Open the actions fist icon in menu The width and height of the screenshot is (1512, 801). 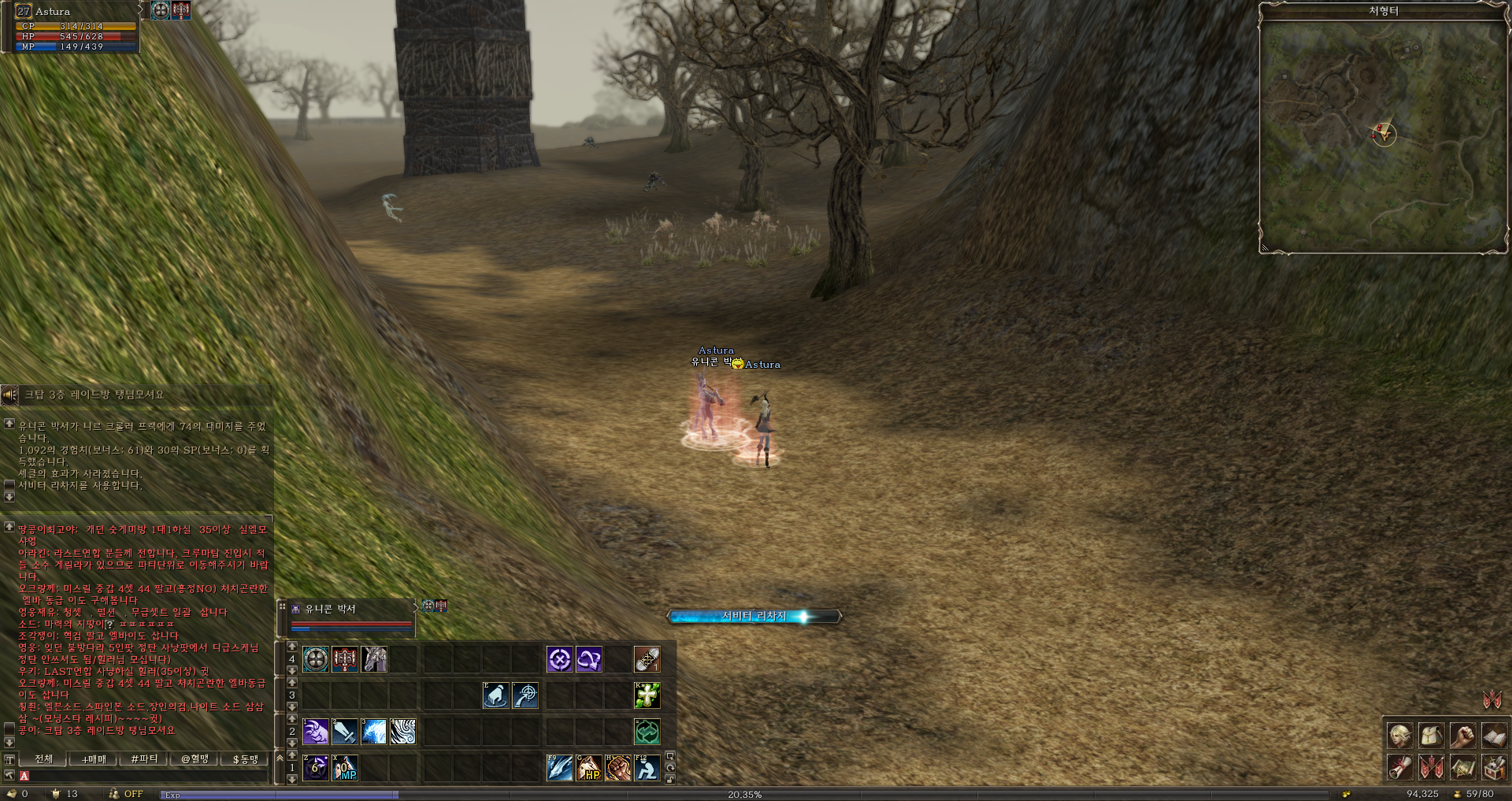pyautogui.click(x=1462, y=736)
